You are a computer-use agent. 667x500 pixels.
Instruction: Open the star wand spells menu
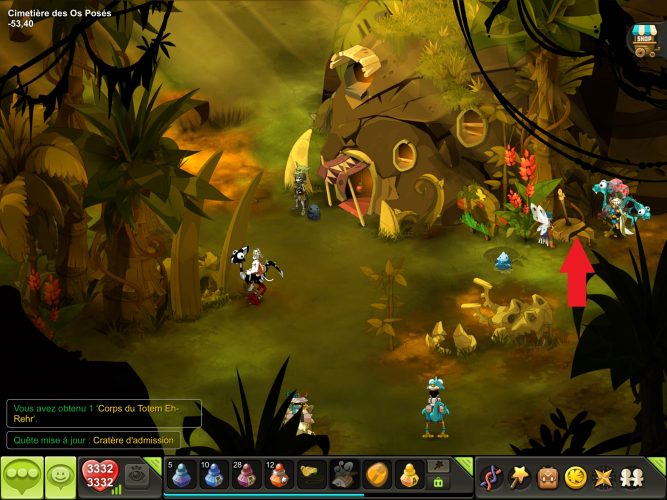coord(519,475)
